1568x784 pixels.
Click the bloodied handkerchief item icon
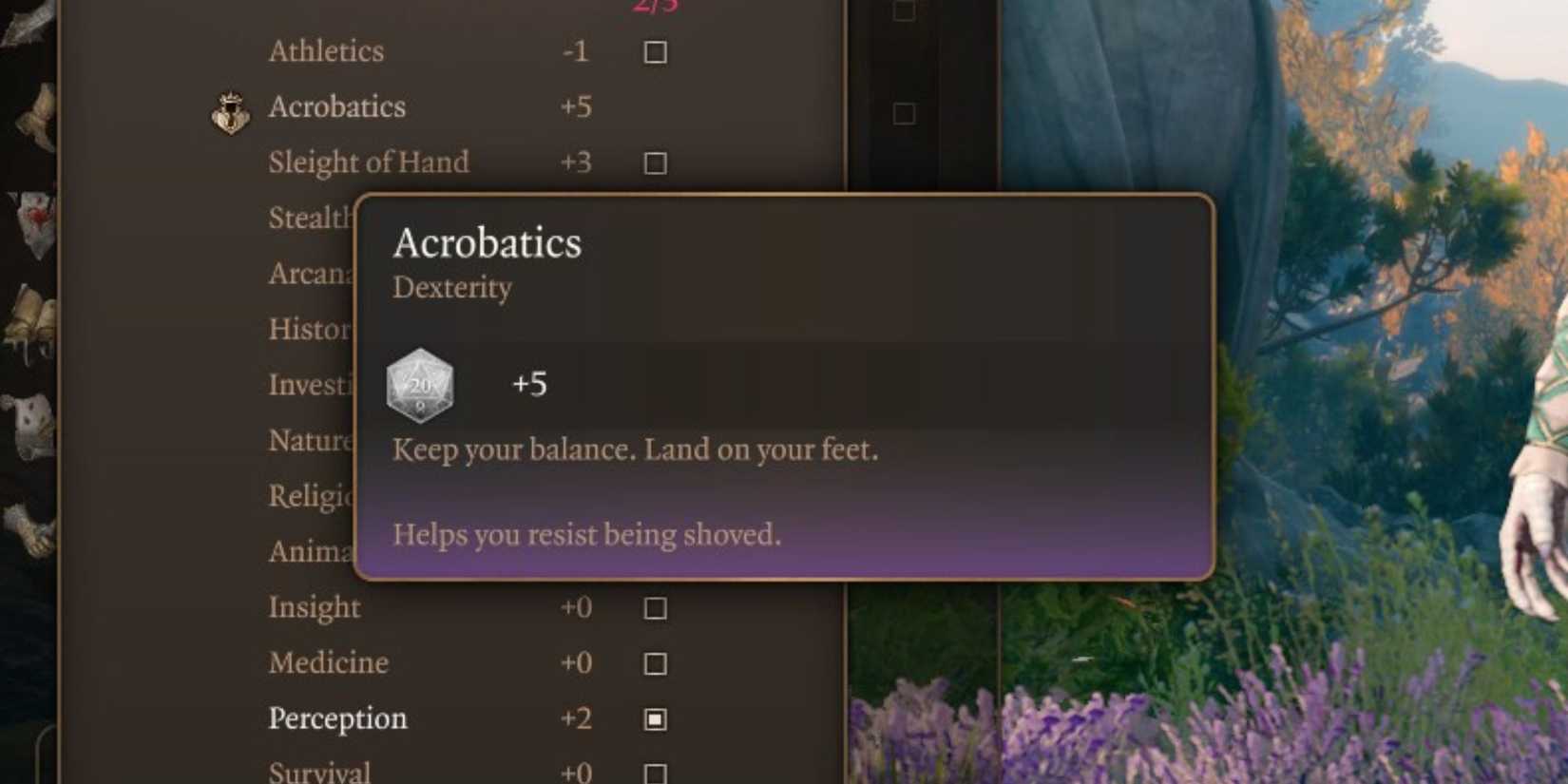tap(31, 220)
